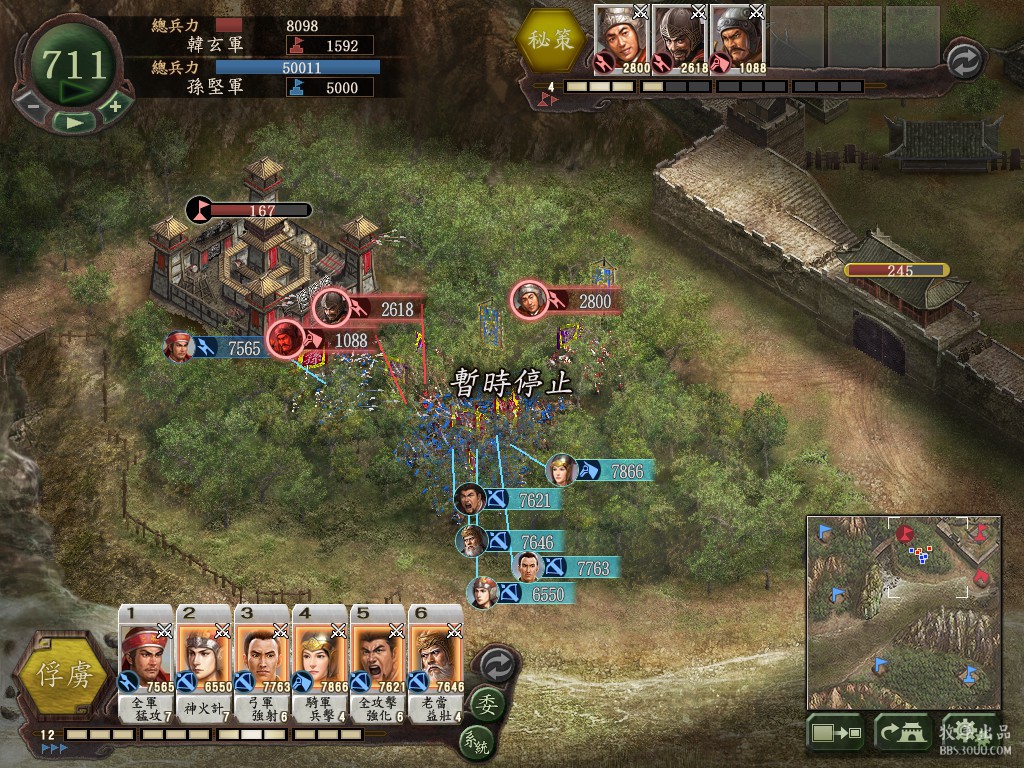This screenshot has height=768, width=1024.
Task: Slow down game speed with the minus button
Action: pos(32,105)
